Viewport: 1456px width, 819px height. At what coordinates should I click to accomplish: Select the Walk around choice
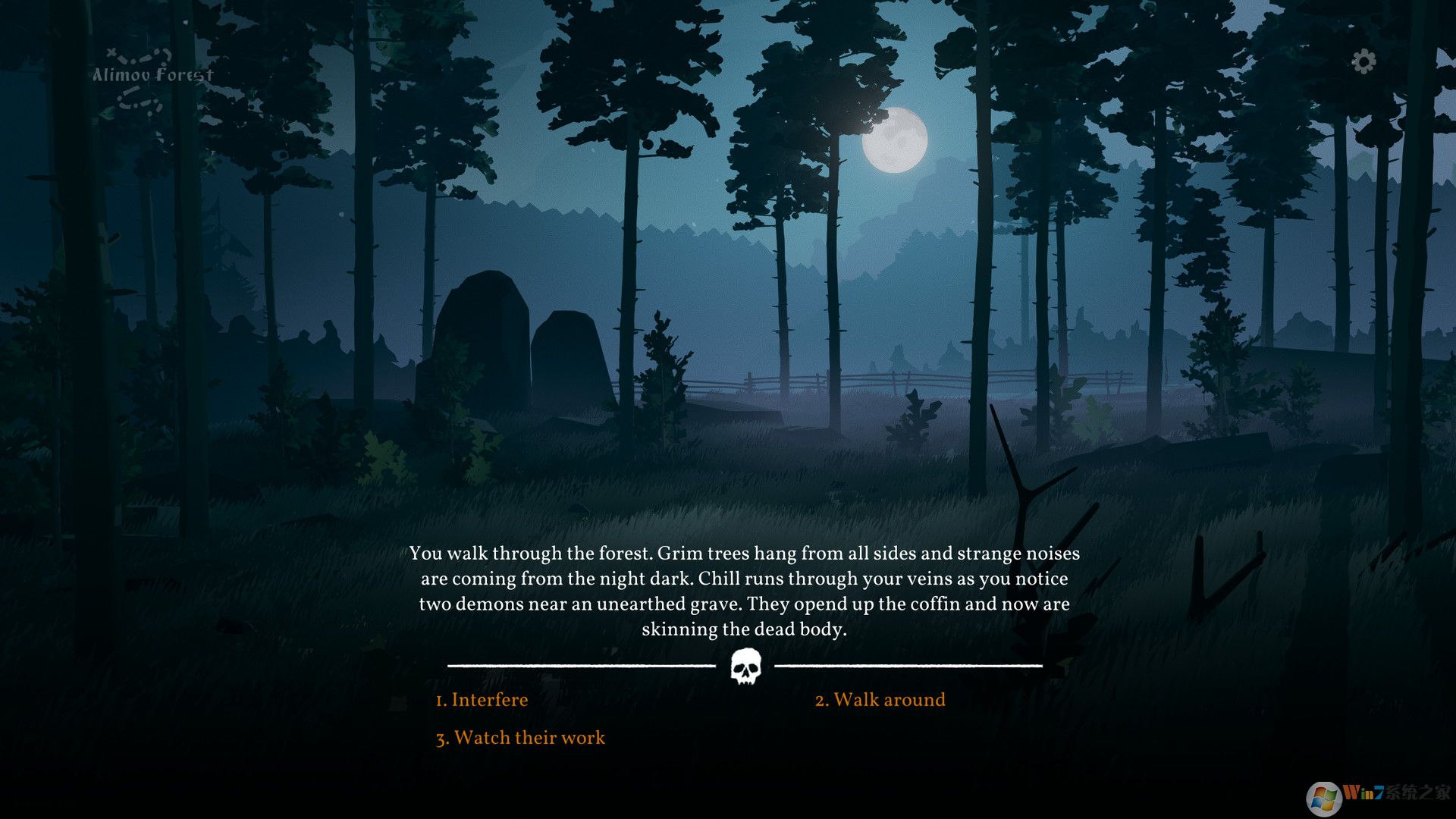[880, 700]
